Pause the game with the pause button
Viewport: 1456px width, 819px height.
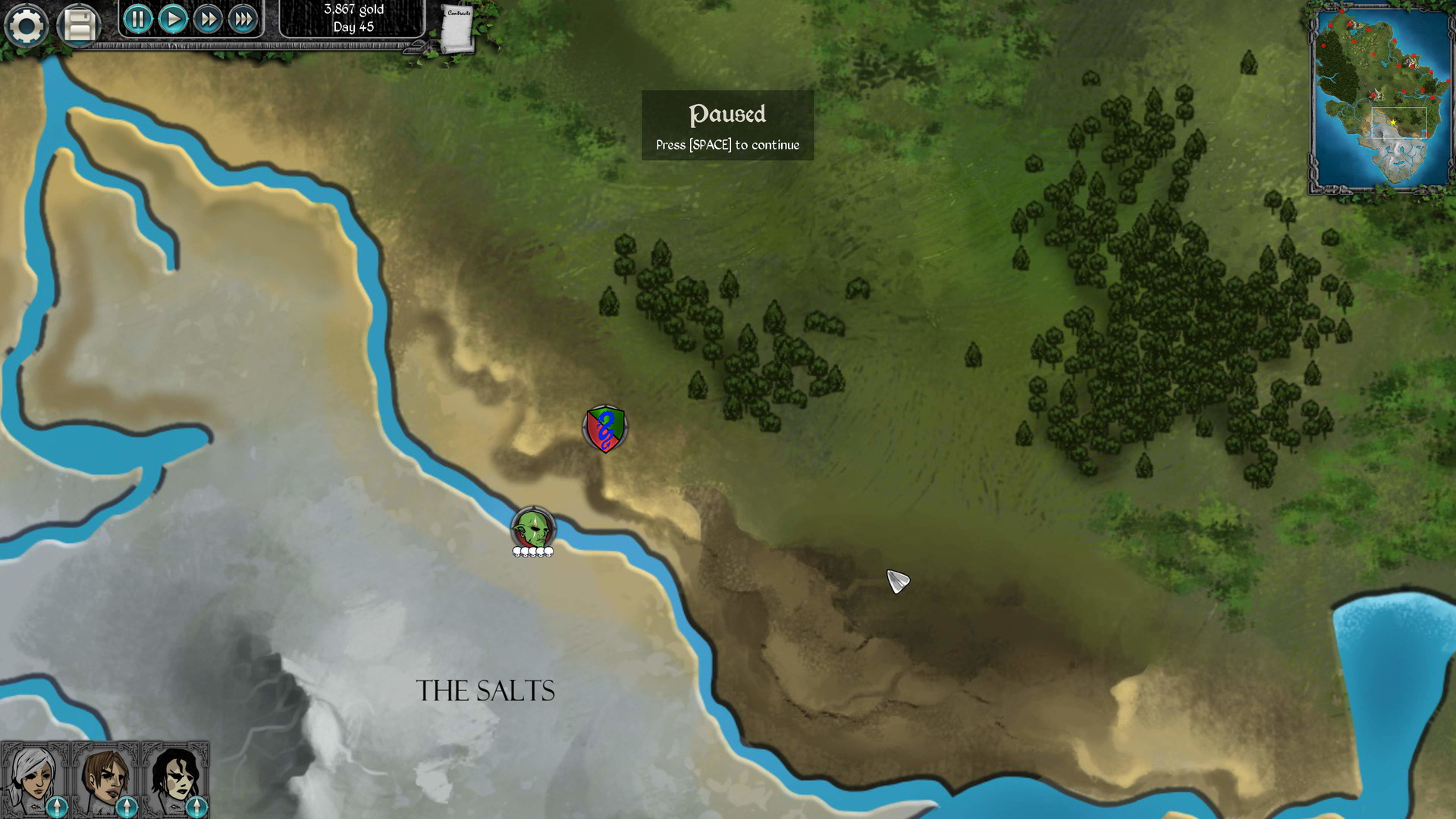pyautogui.click(x=137, y=20)
